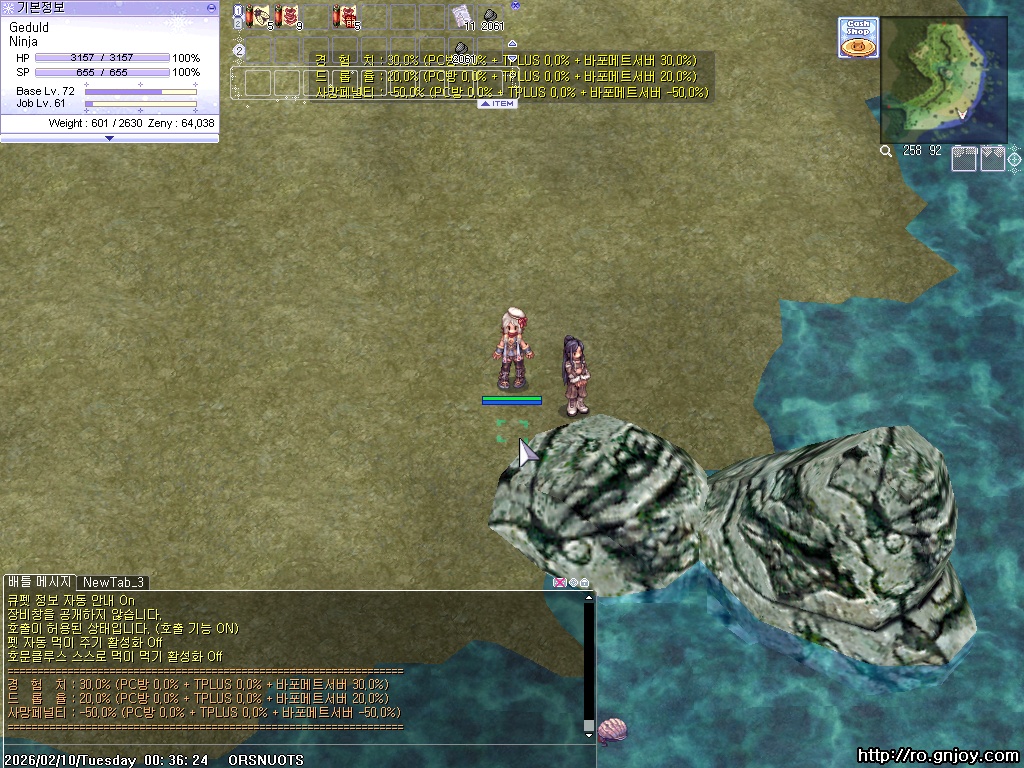Open the Cash Shop

[857, 37]
